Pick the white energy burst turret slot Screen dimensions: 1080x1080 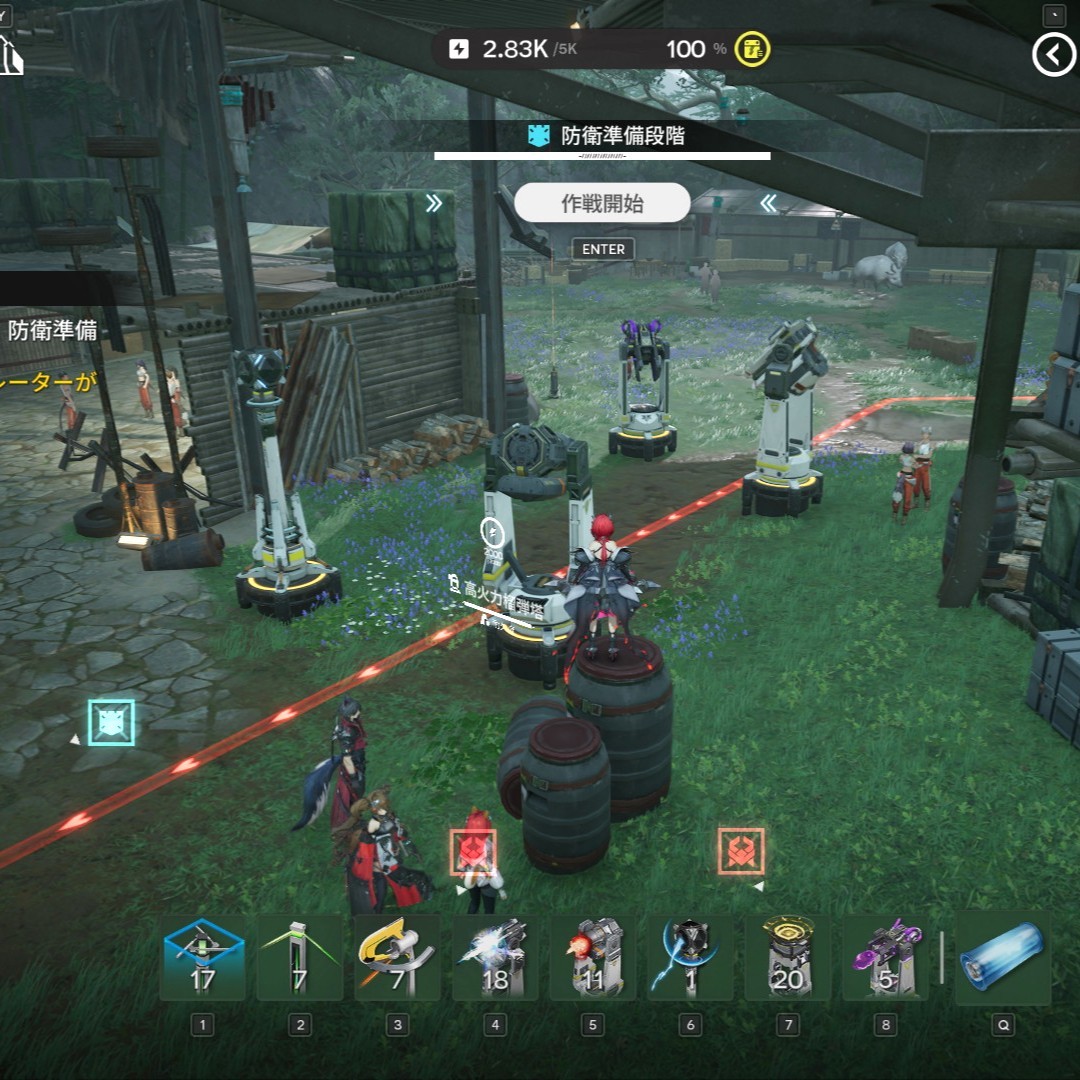495,957
